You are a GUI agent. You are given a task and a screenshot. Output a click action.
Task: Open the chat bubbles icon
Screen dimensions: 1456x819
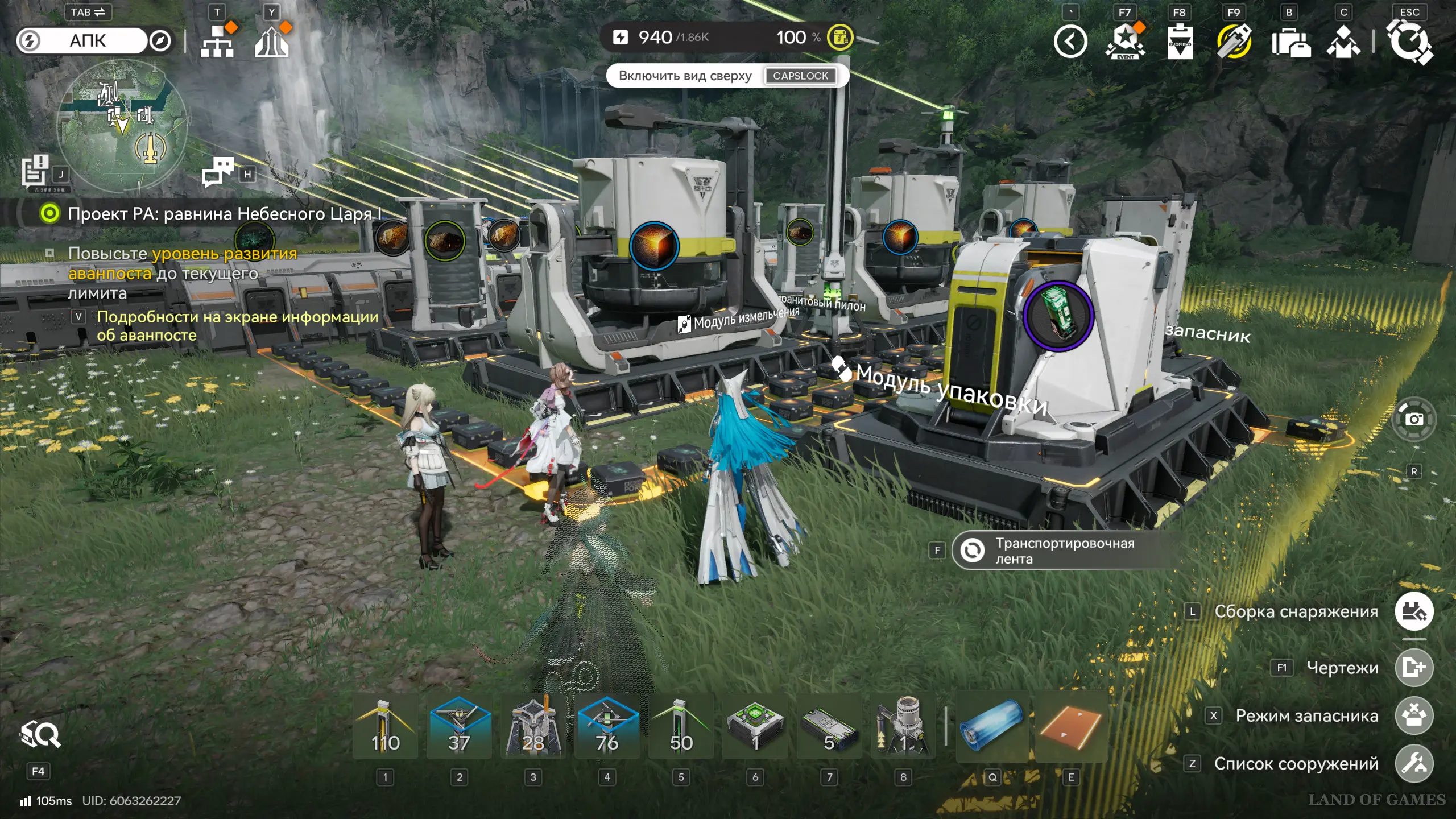coord(218,171)
